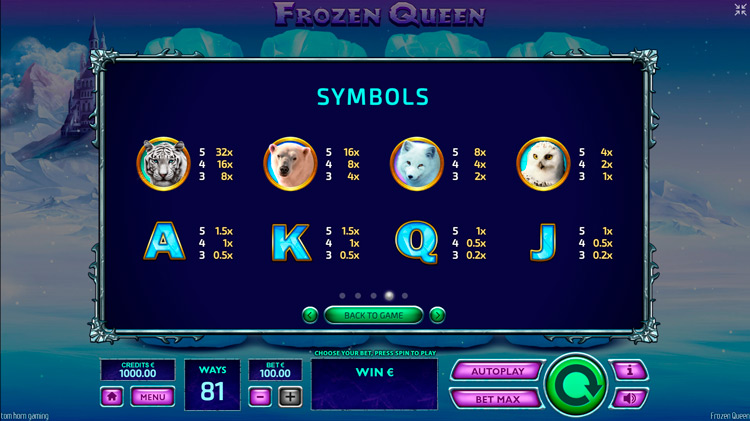This screenshot has width=750, height=421.
Task: Advance to the next paytable page arrow
Action: [437, 315]
